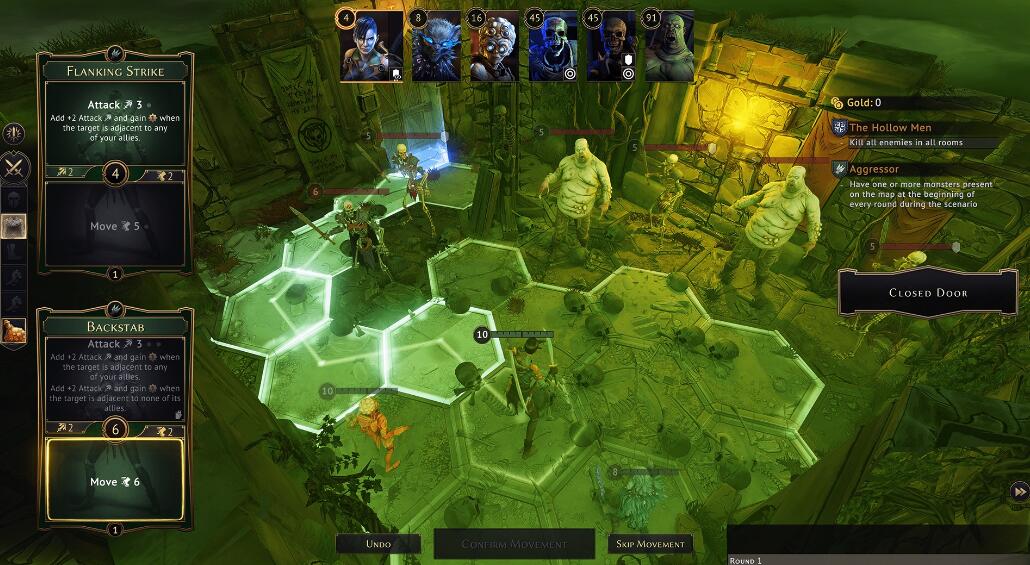Select the initiative 16 goggled character portrait

pos(494,47)
